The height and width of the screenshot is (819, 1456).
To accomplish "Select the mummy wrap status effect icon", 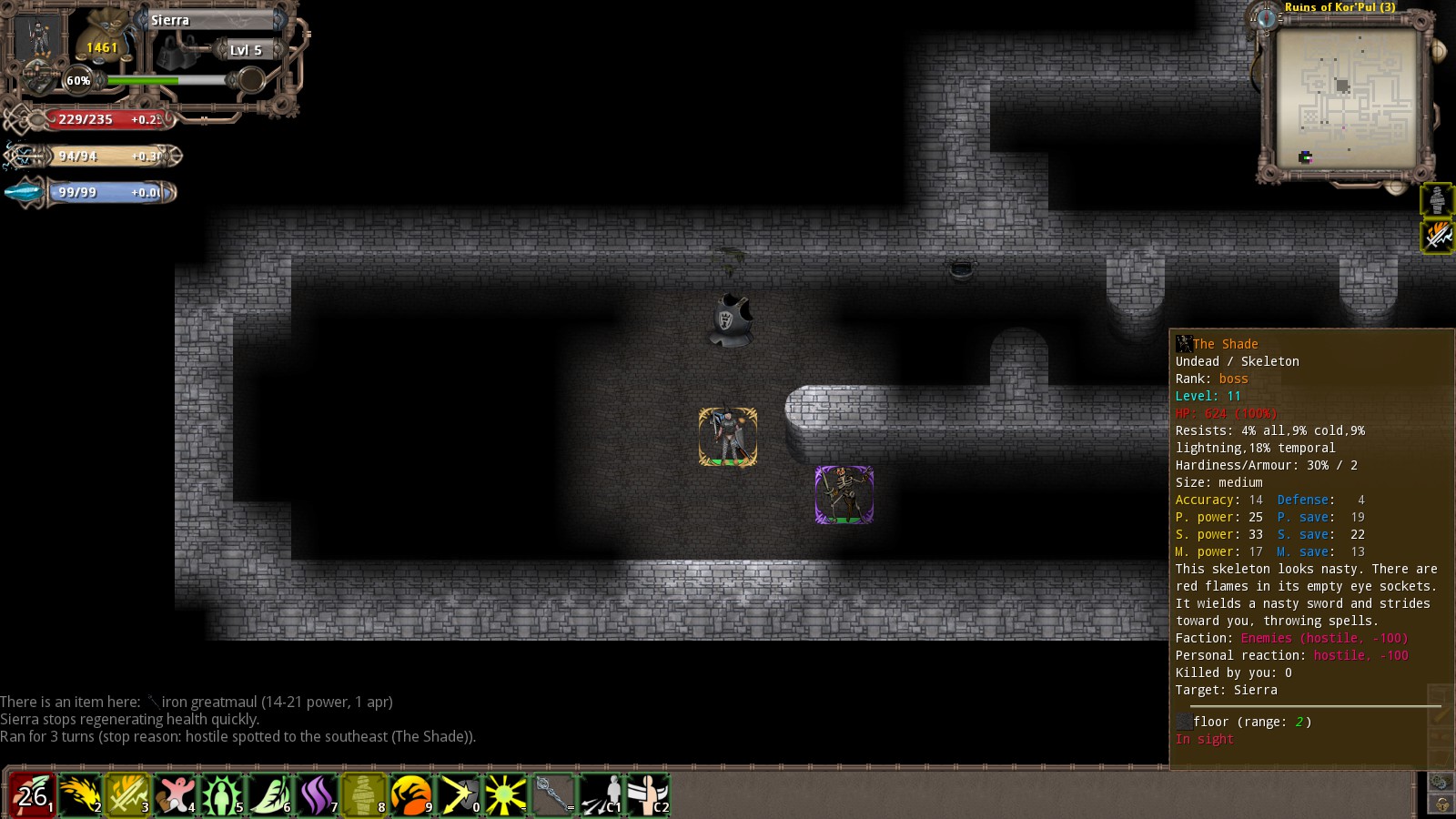I will tap(1437, 200).
